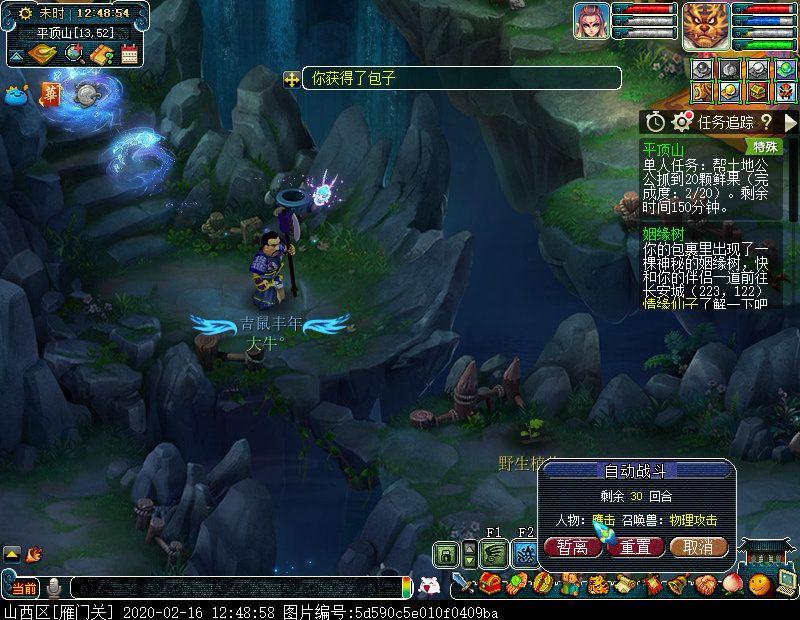Open the quest tracker settings gear
The height and width of the screenshot is (620, 800).
682,122
